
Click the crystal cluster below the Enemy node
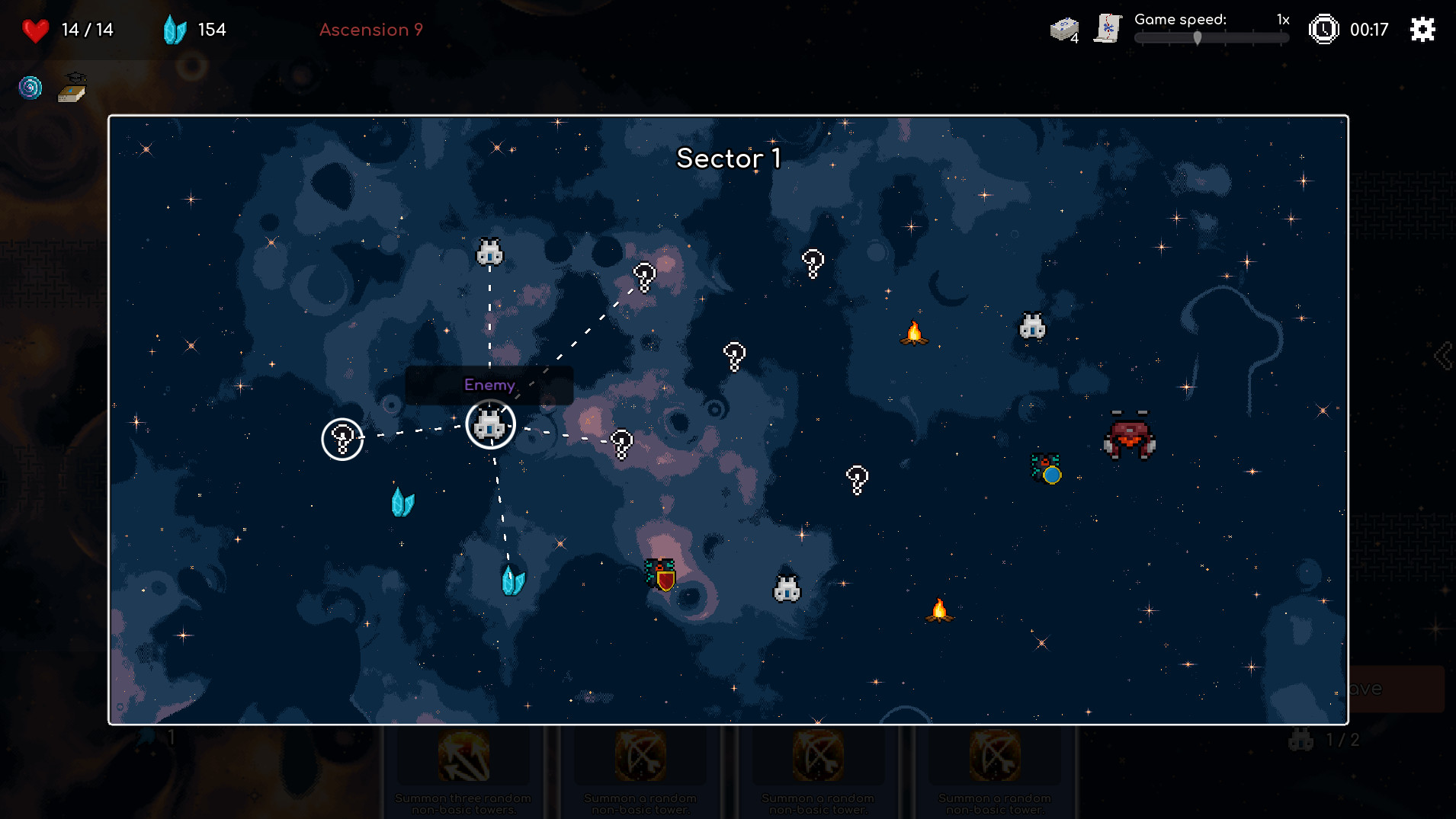tap(512, 579)
